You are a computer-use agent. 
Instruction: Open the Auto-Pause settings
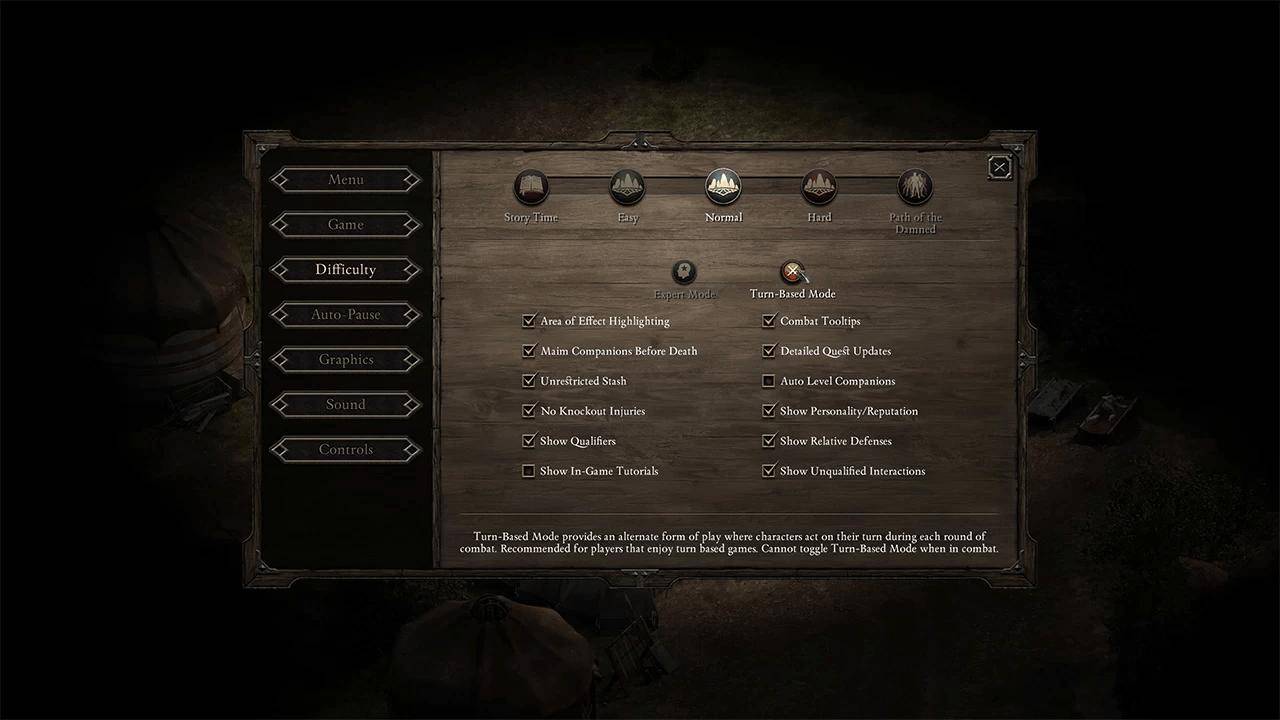(x=346, y=315)
